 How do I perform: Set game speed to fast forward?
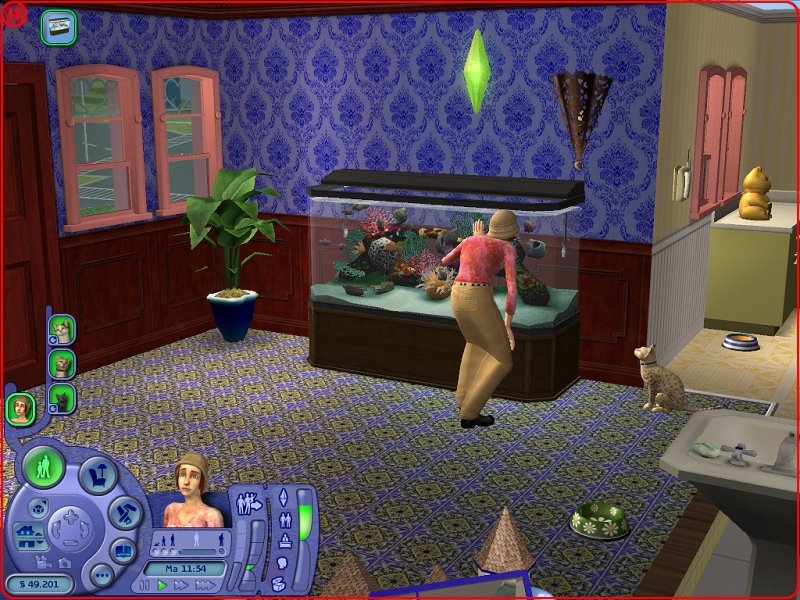point(180,585)
